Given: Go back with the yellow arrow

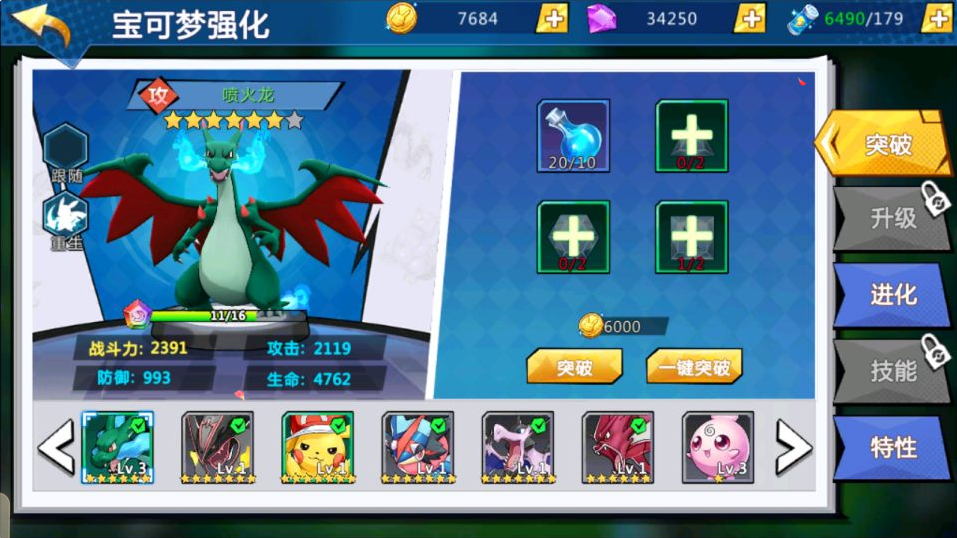Looking at the screenshot, I should point(42,28).
